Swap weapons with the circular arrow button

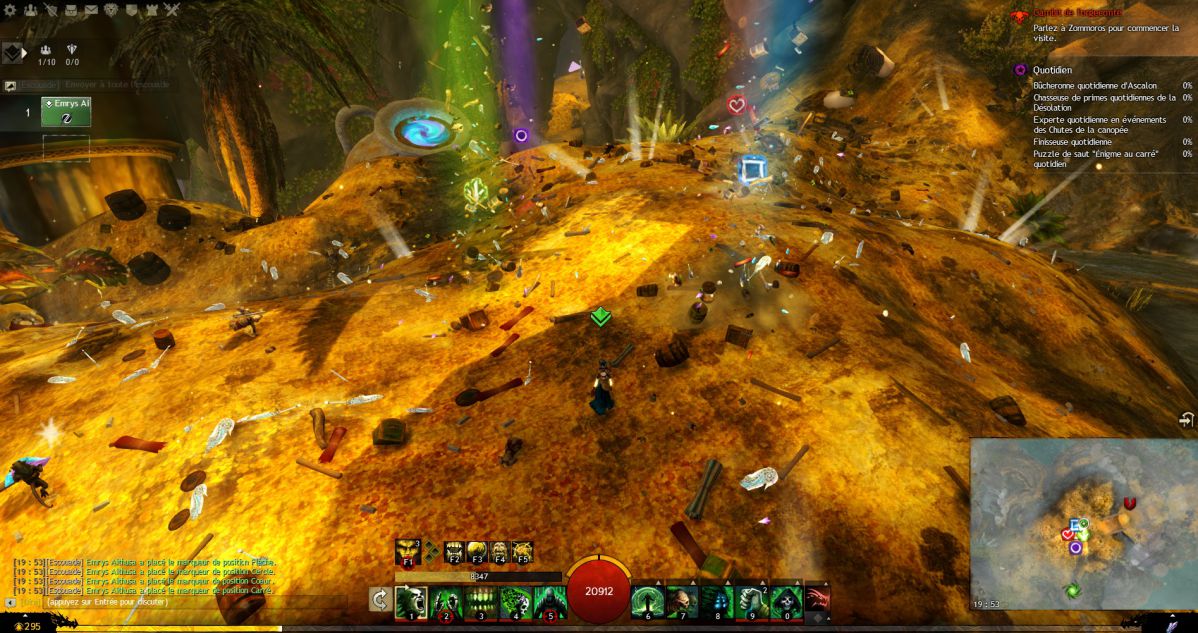[x=380, y=600]
